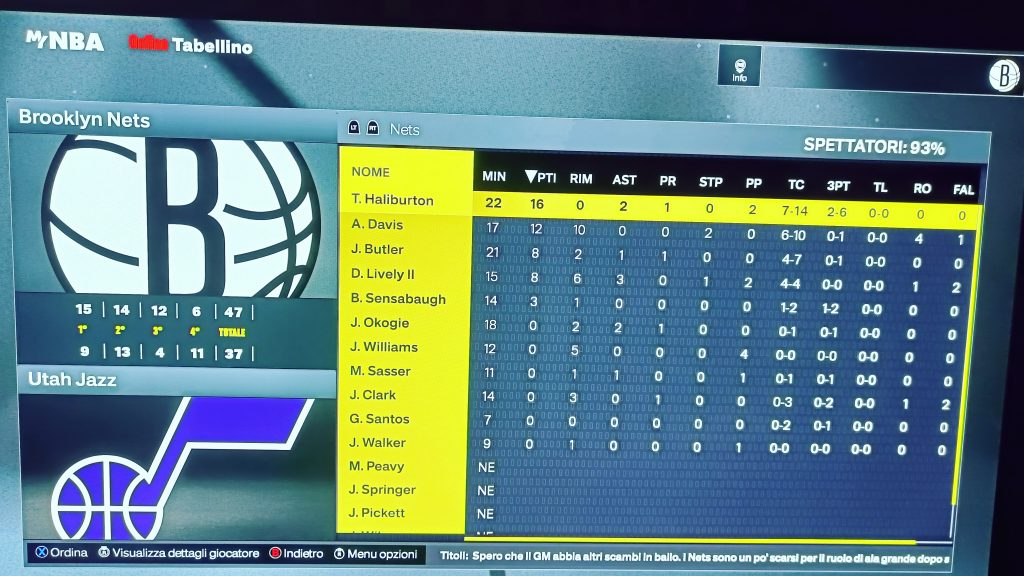Select B. Sensabaugh in the roster
Screen dimensions: 1024x576
398,298
